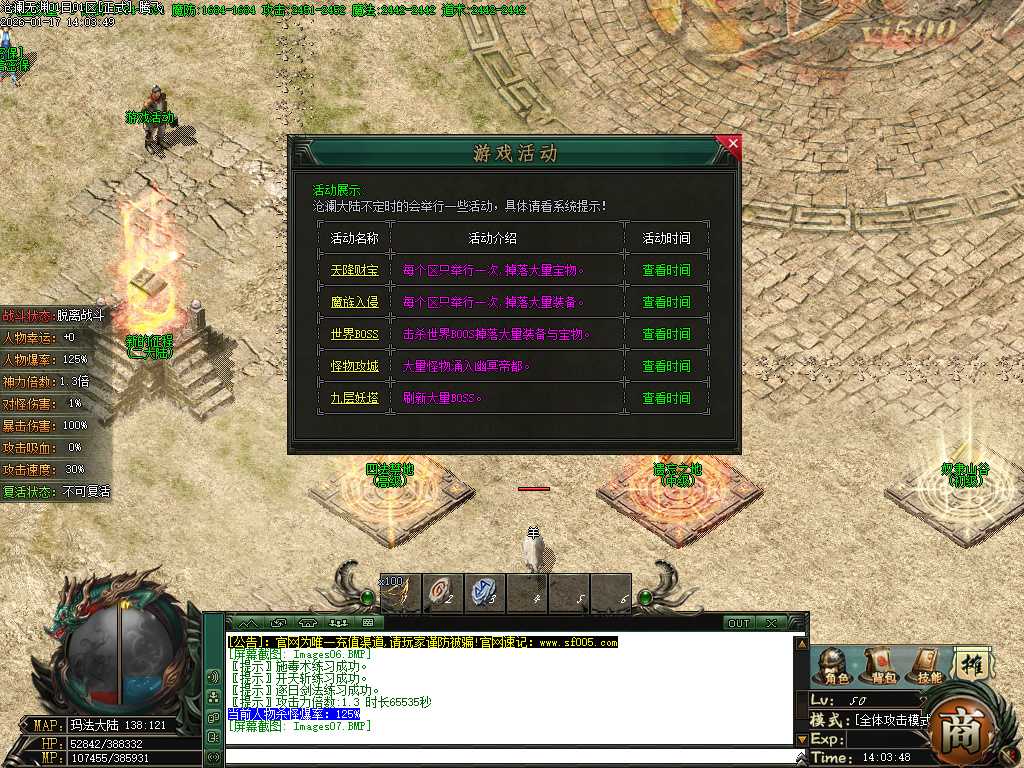Screen dimensions: 1024x768
Task: Select the 世界BOSS activity link
Action: pyautogui.click(x=355, y=334)
